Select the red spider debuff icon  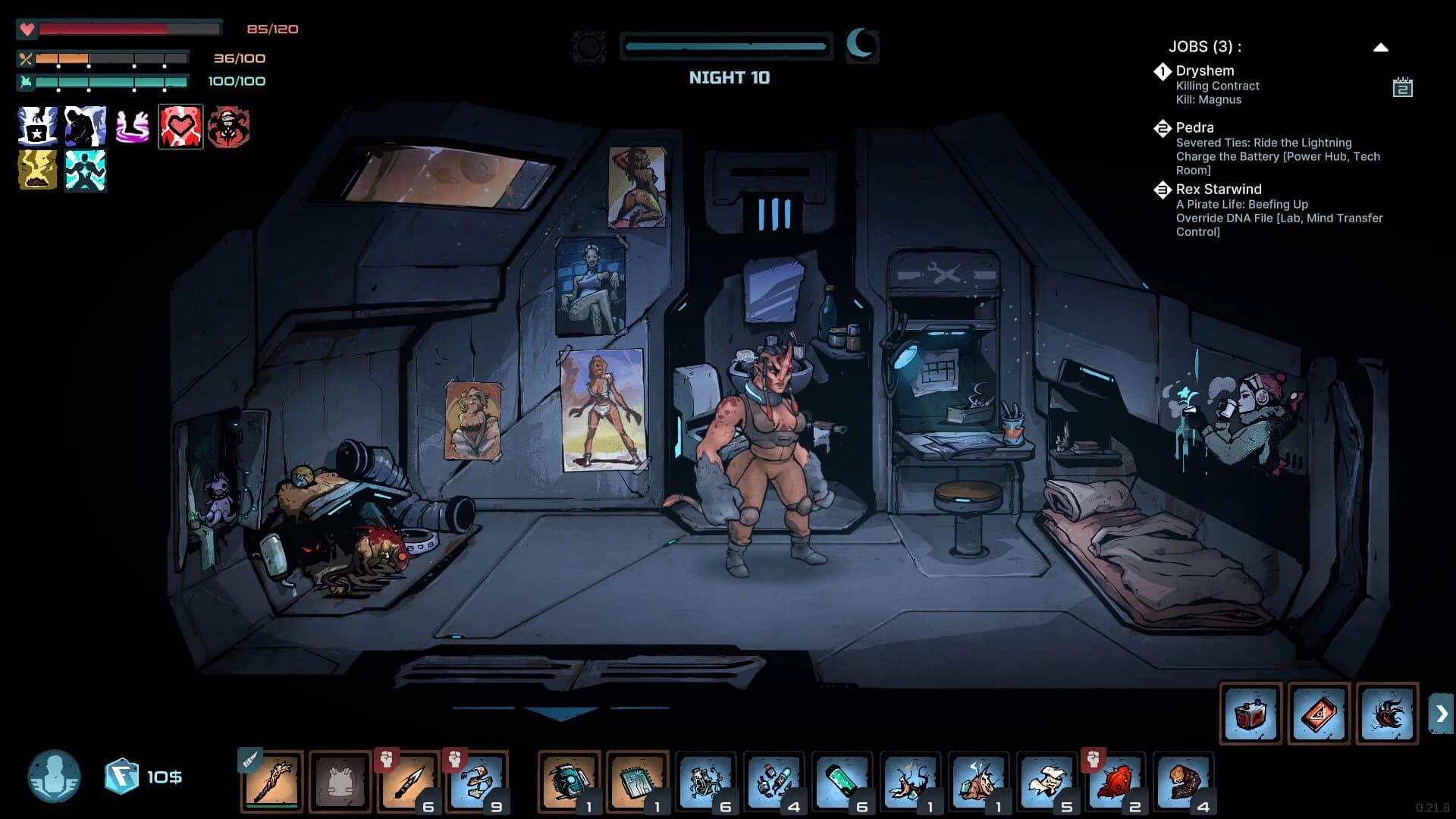(x=229, y=126)
